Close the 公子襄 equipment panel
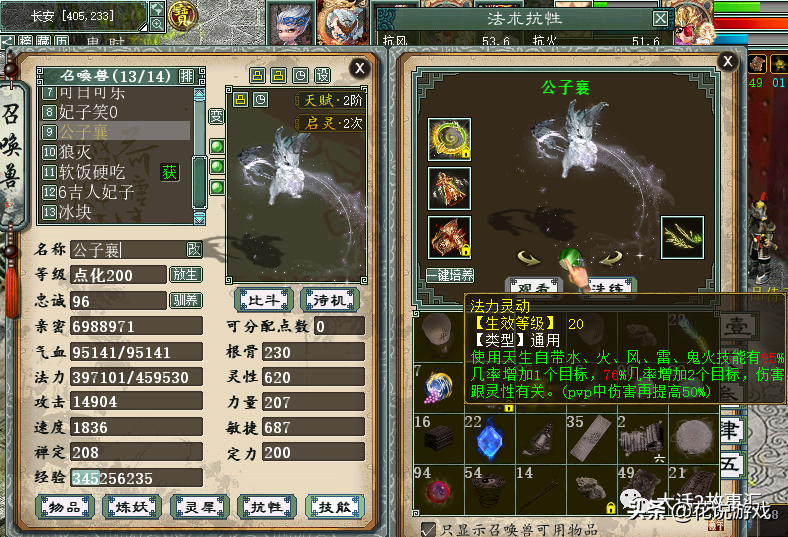 tap(728, 62)
